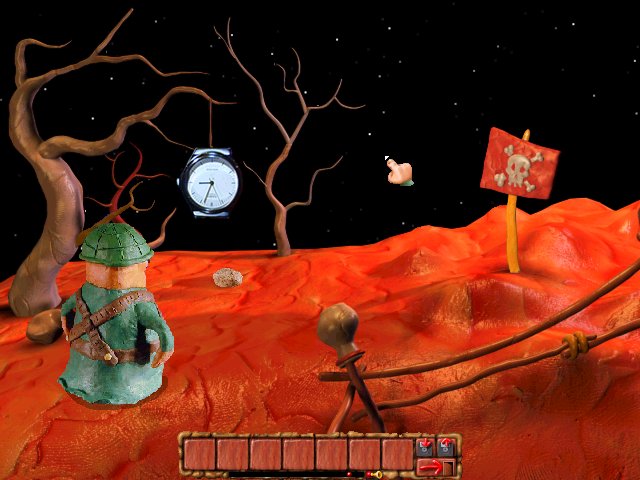Click the exit door arrow button
This screenshot has height=480, width=640.
[435, 466]
